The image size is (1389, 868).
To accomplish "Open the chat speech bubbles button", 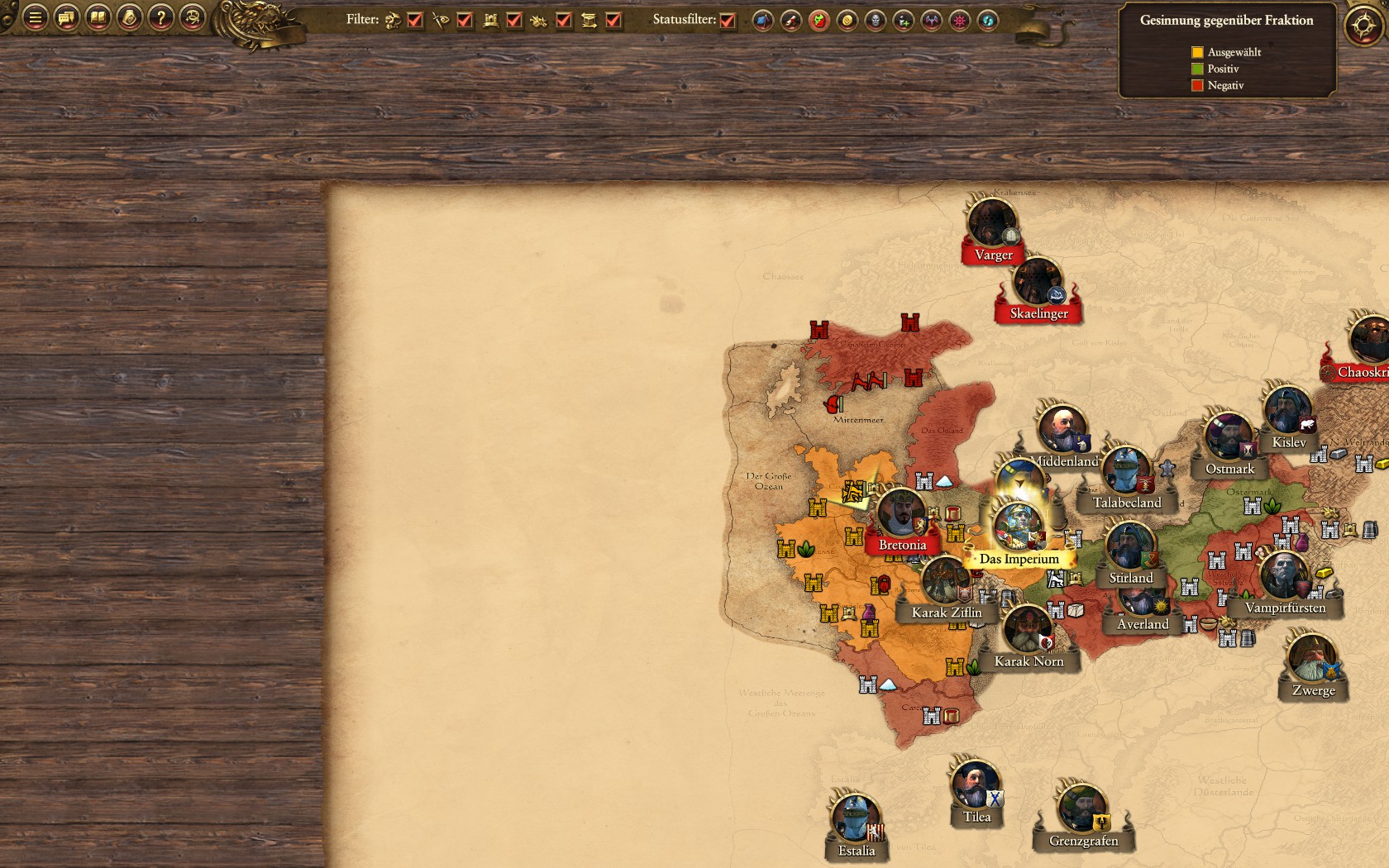I will [66, 17].
